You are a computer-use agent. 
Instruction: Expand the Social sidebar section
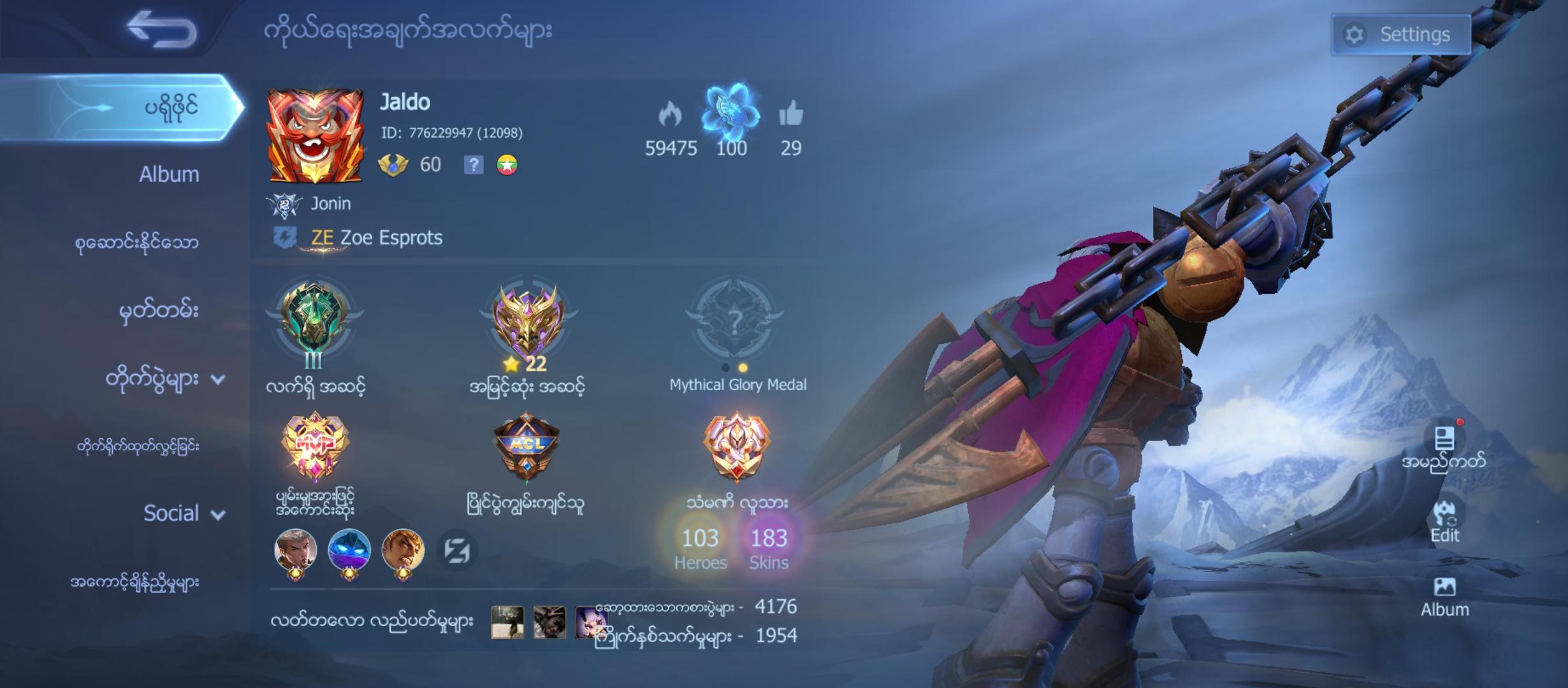171,513
